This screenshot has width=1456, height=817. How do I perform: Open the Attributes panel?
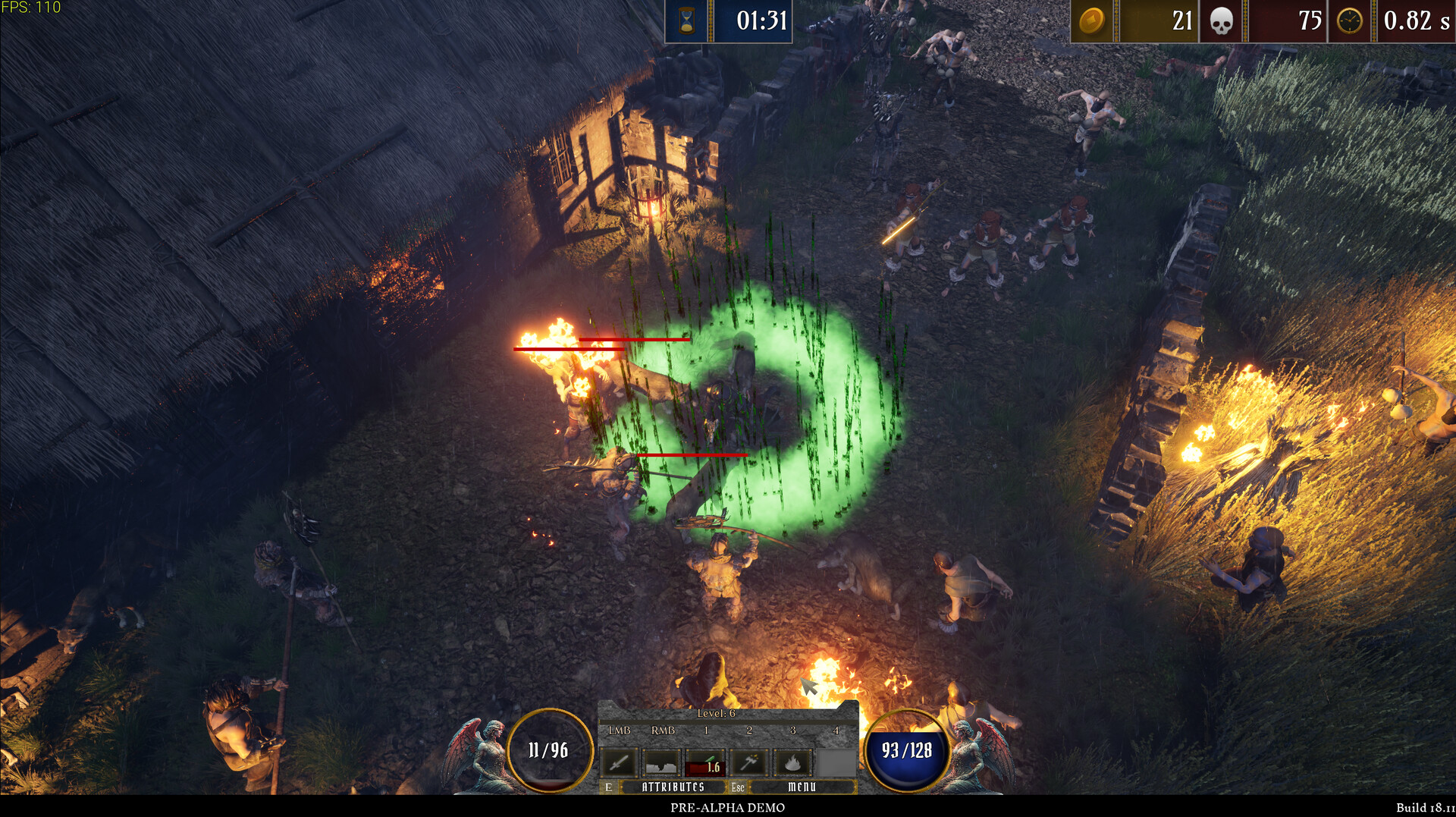pyautogui.click(x=673, y=787)
